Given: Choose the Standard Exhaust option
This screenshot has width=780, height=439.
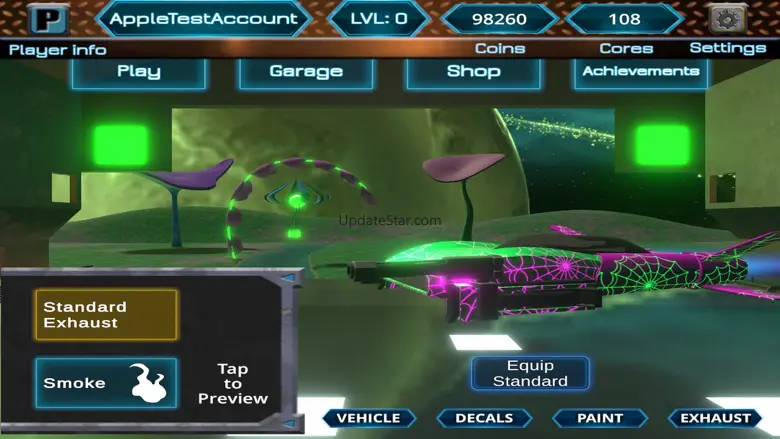Looking at the screenshot, I should 106,315.
